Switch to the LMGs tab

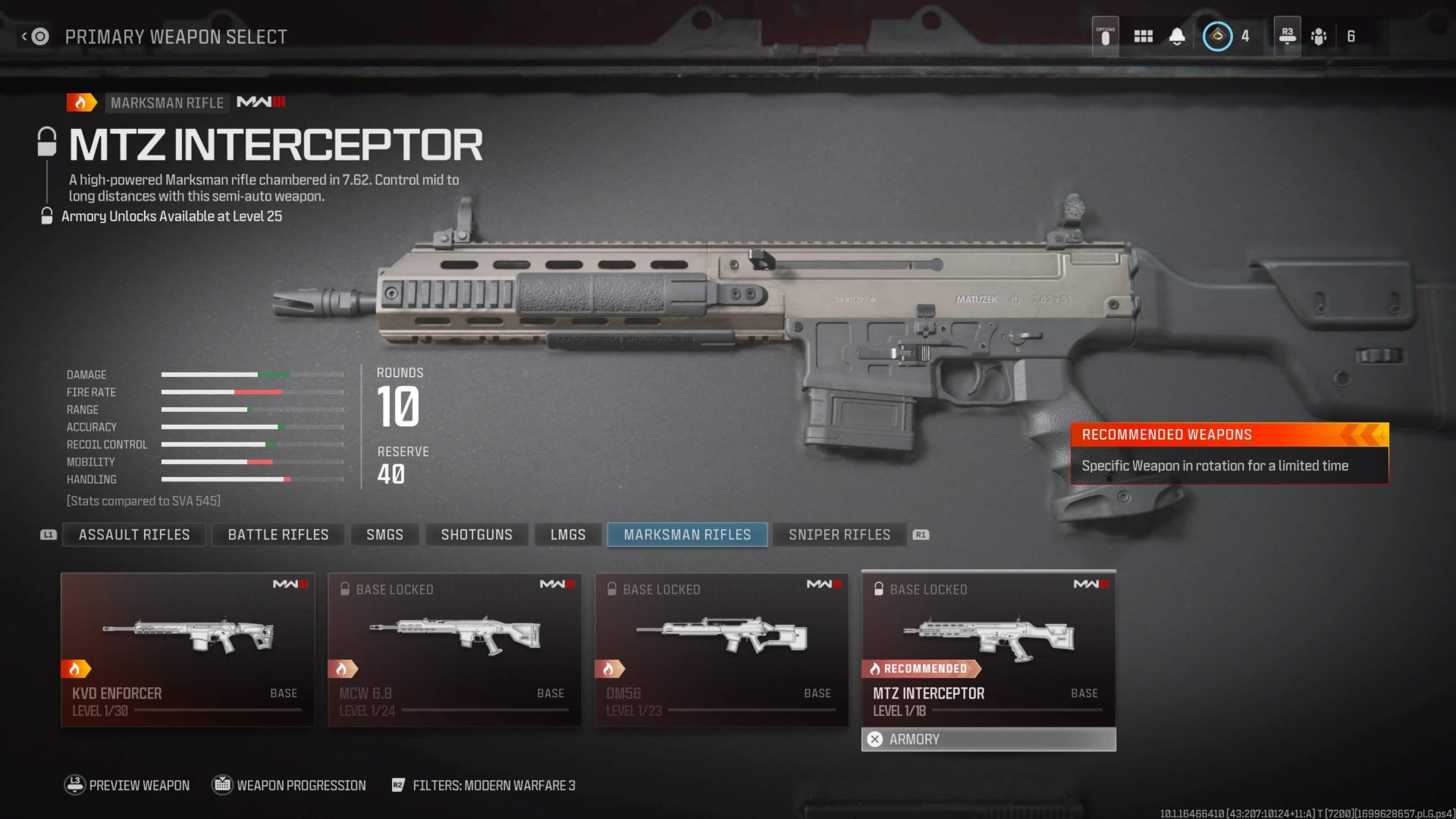(x=568, y=535)
